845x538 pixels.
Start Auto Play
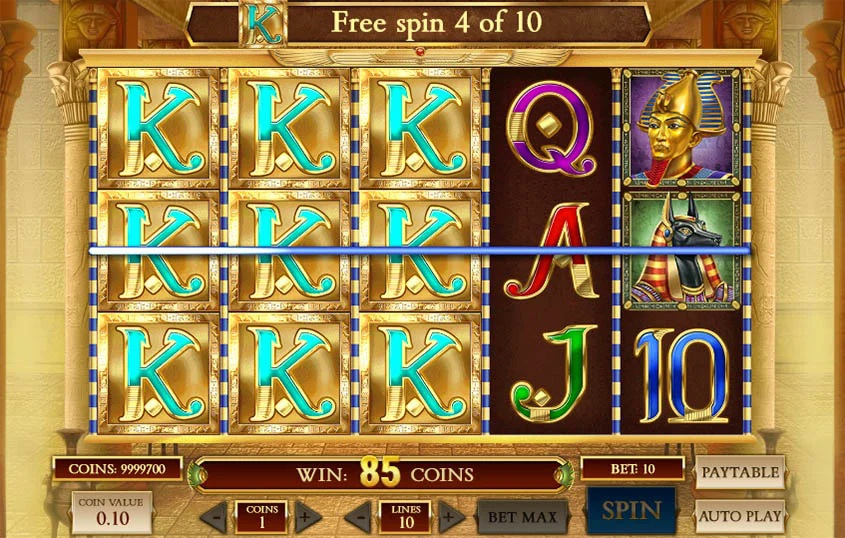(x=739, y=515)
